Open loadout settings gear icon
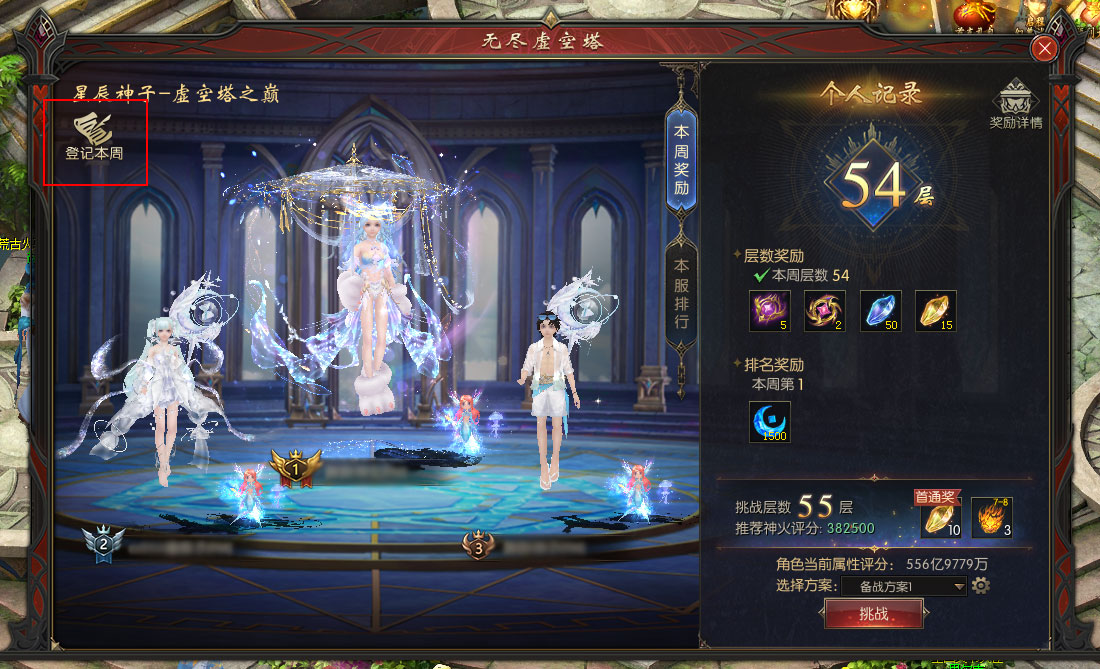 981,585
